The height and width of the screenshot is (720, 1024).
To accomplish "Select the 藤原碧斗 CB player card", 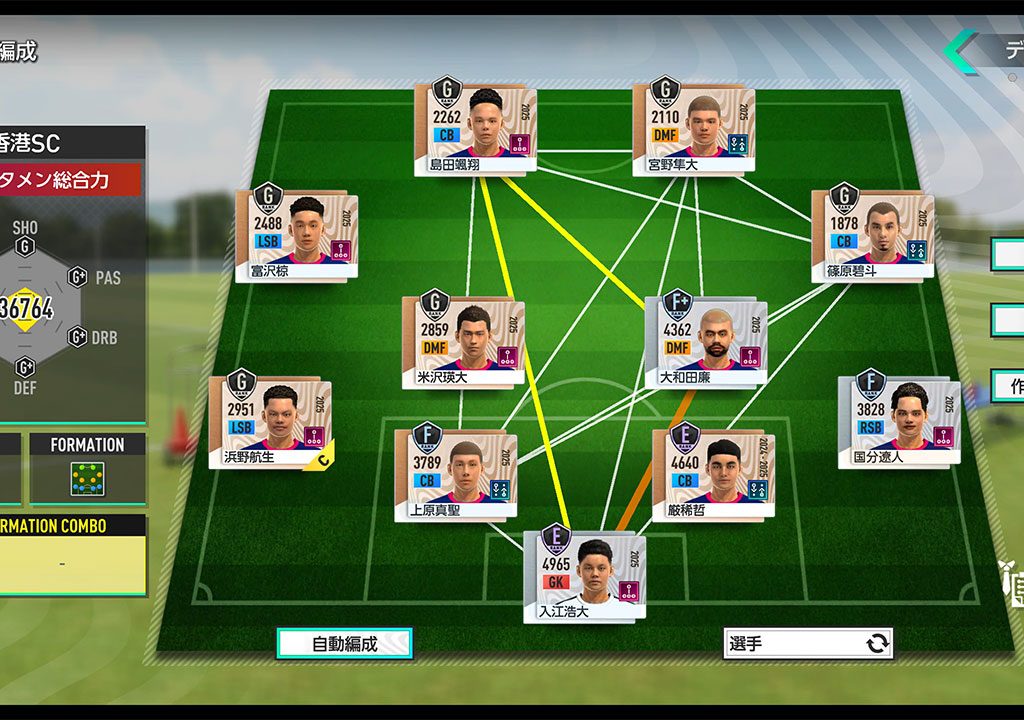I will (x=872, y=235).
